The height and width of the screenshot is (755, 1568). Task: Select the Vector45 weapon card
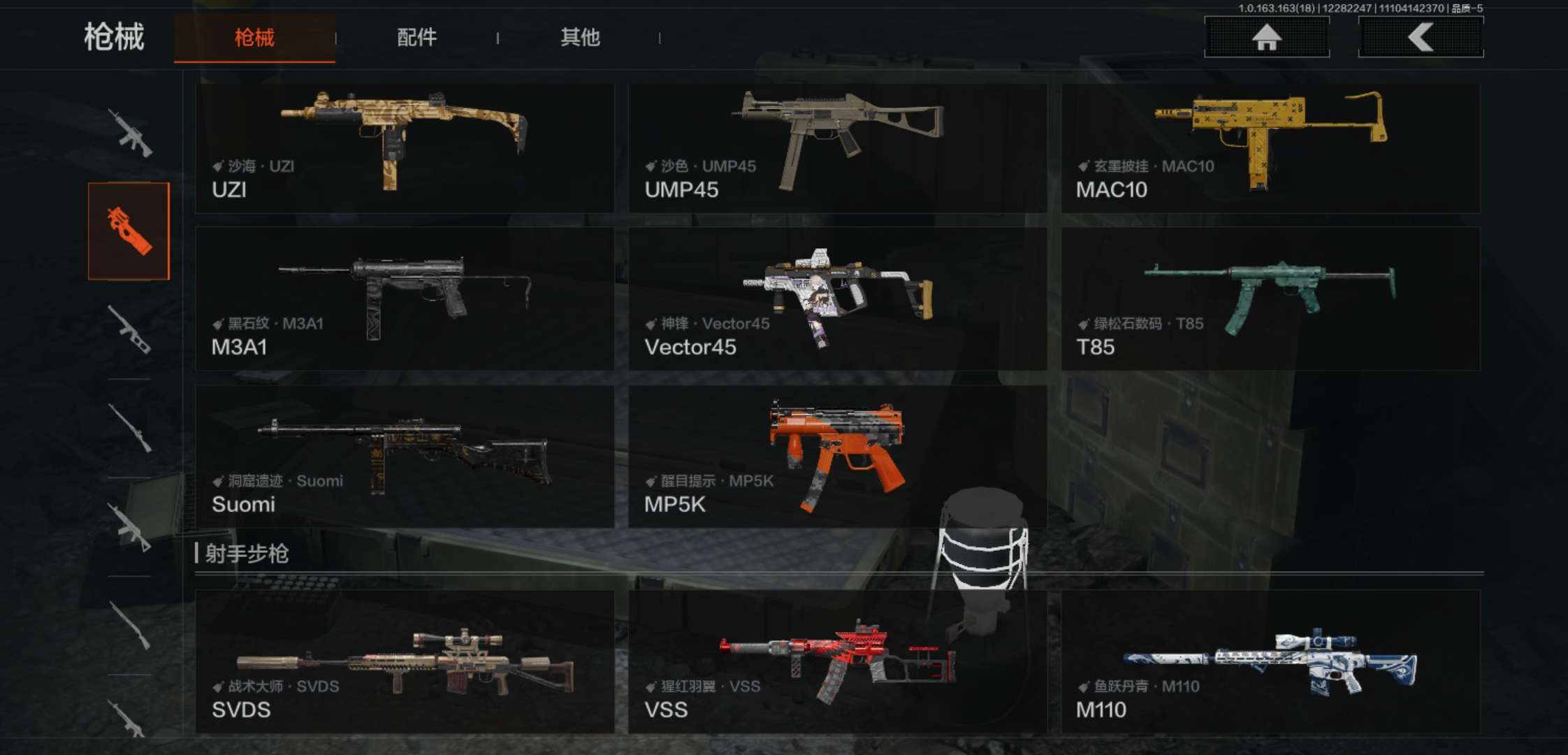coord(837,299)
